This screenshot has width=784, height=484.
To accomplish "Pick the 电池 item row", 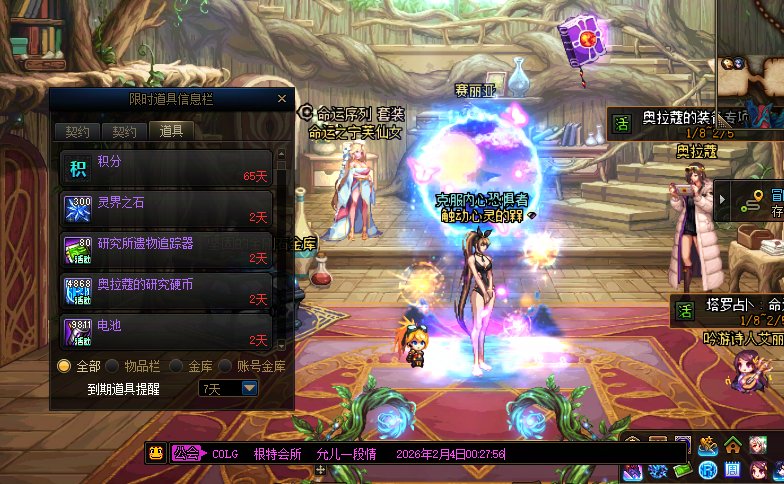I will 166,332.
